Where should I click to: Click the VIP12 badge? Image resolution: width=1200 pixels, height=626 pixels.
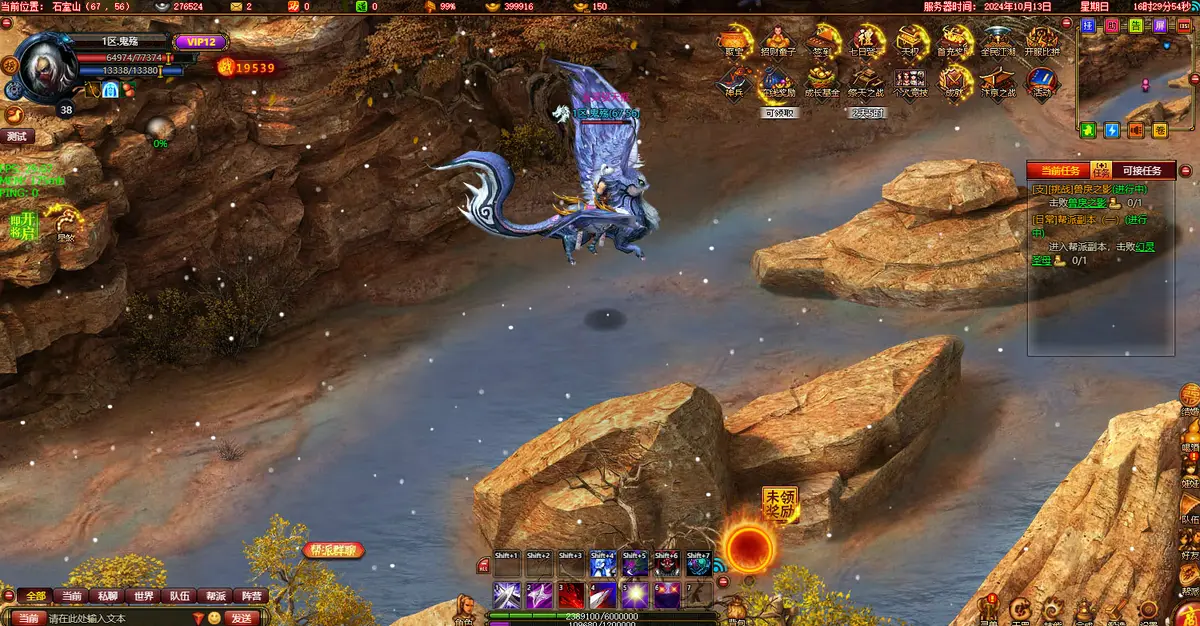pos(201,42)
